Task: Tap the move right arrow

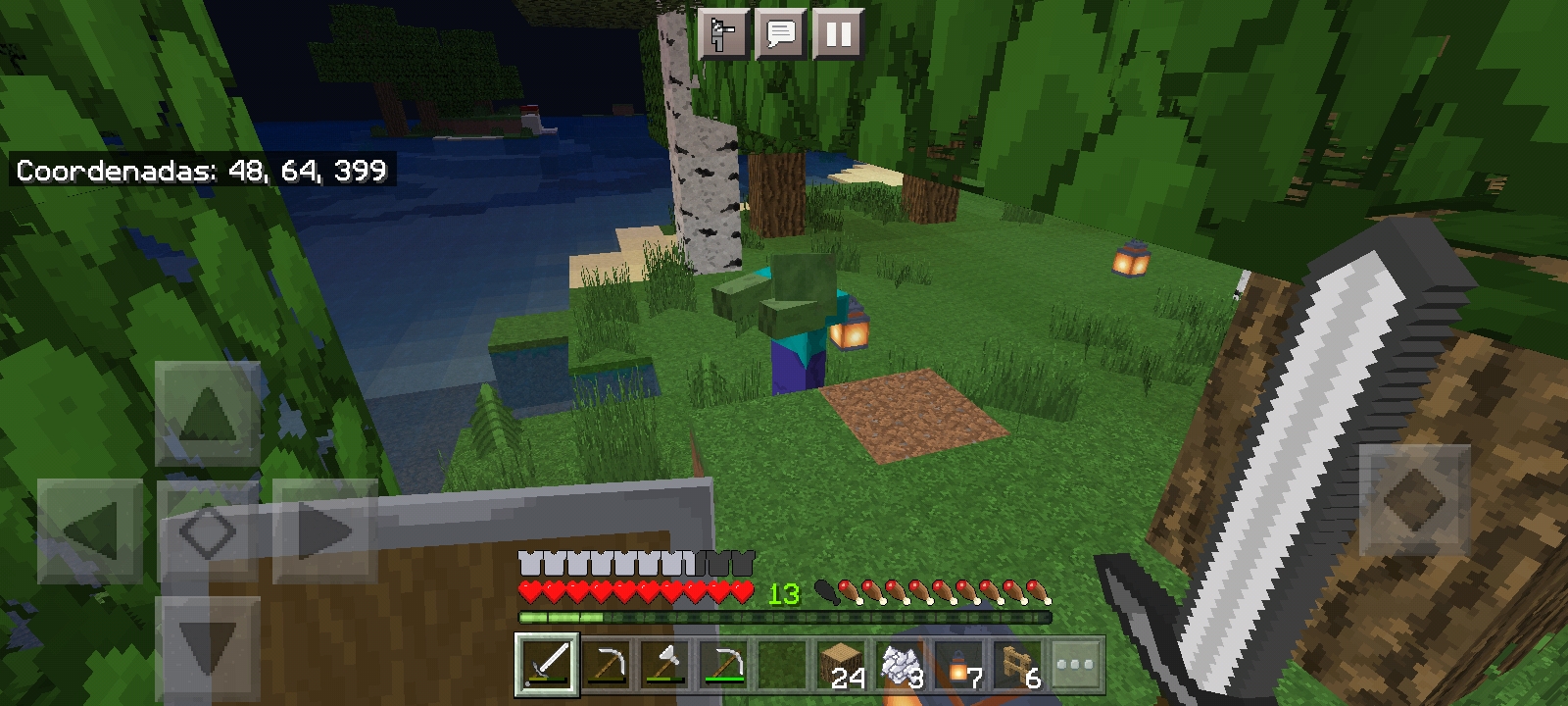Action: click(325, 531)
